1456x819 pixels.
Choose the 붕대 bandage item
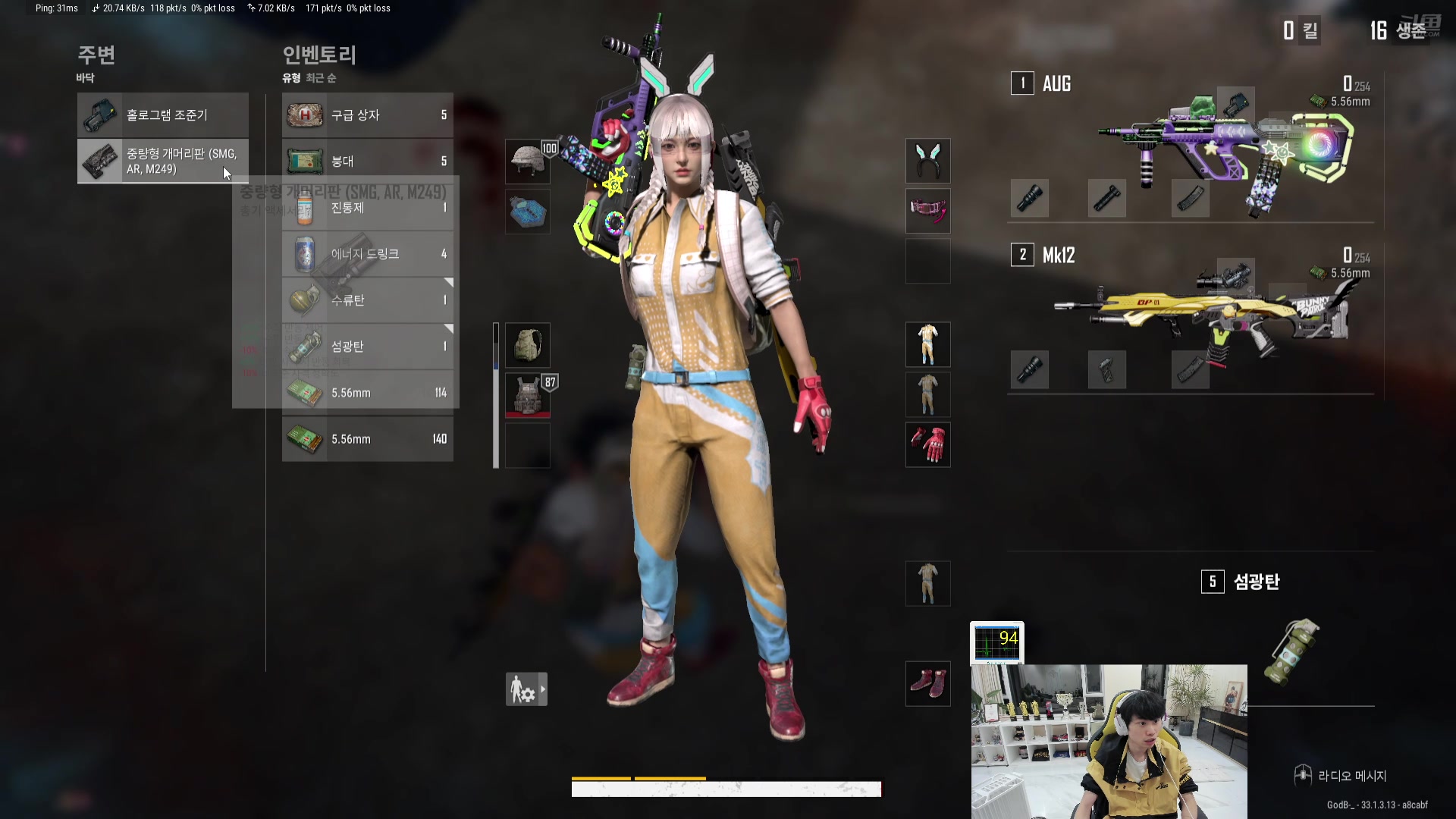point(367,160)
